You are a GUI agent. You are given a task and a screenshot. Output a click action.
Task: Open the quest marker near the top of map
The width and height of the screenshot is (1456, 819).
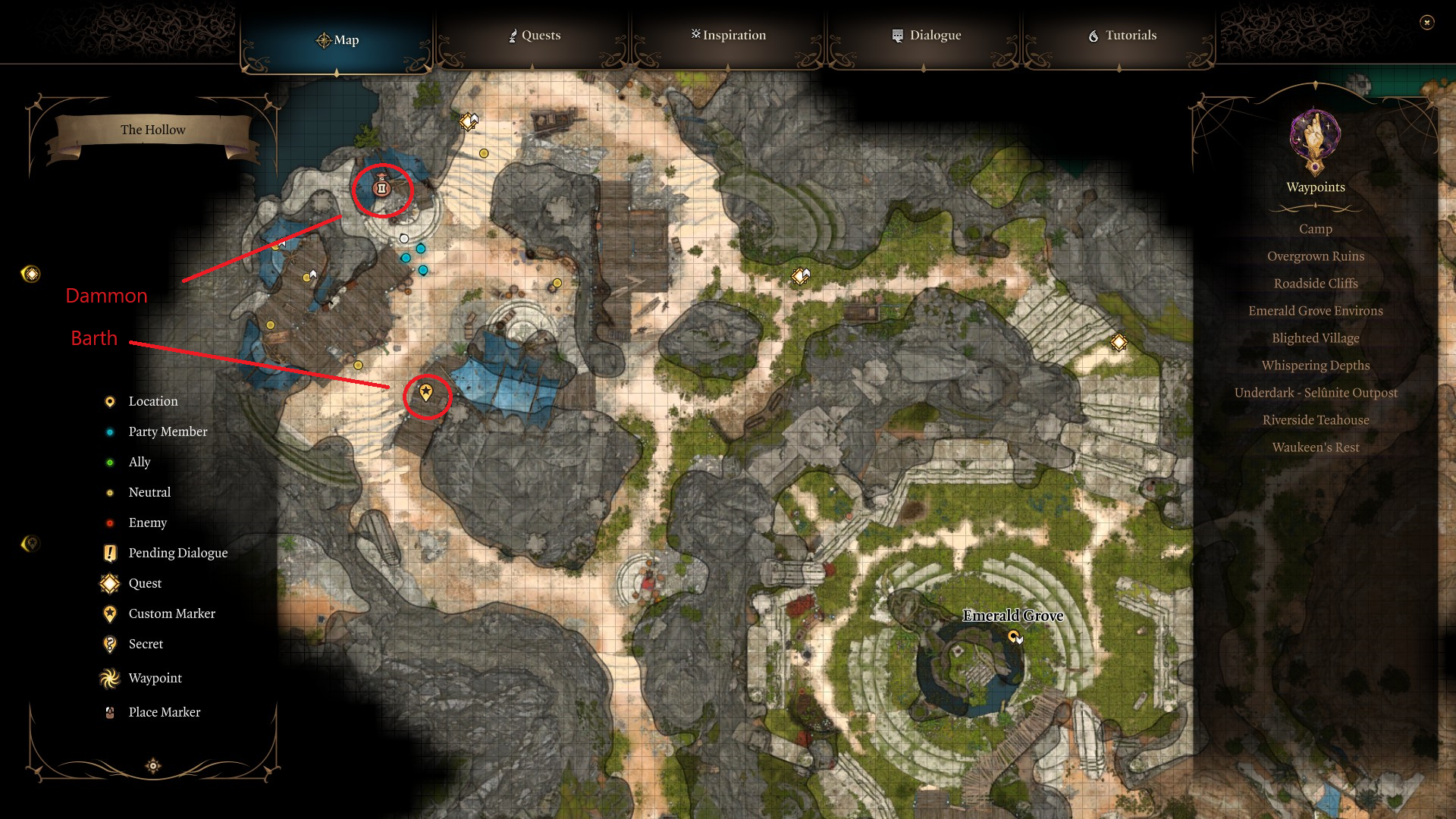click(x=468, y=120)
